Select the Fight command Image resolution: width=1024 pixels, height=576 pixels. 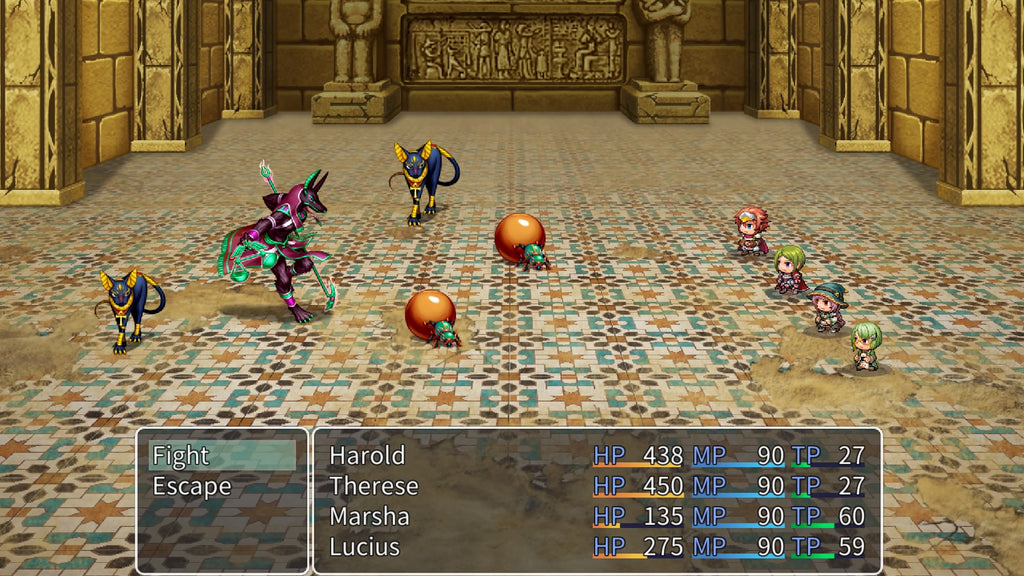point(181,456)
